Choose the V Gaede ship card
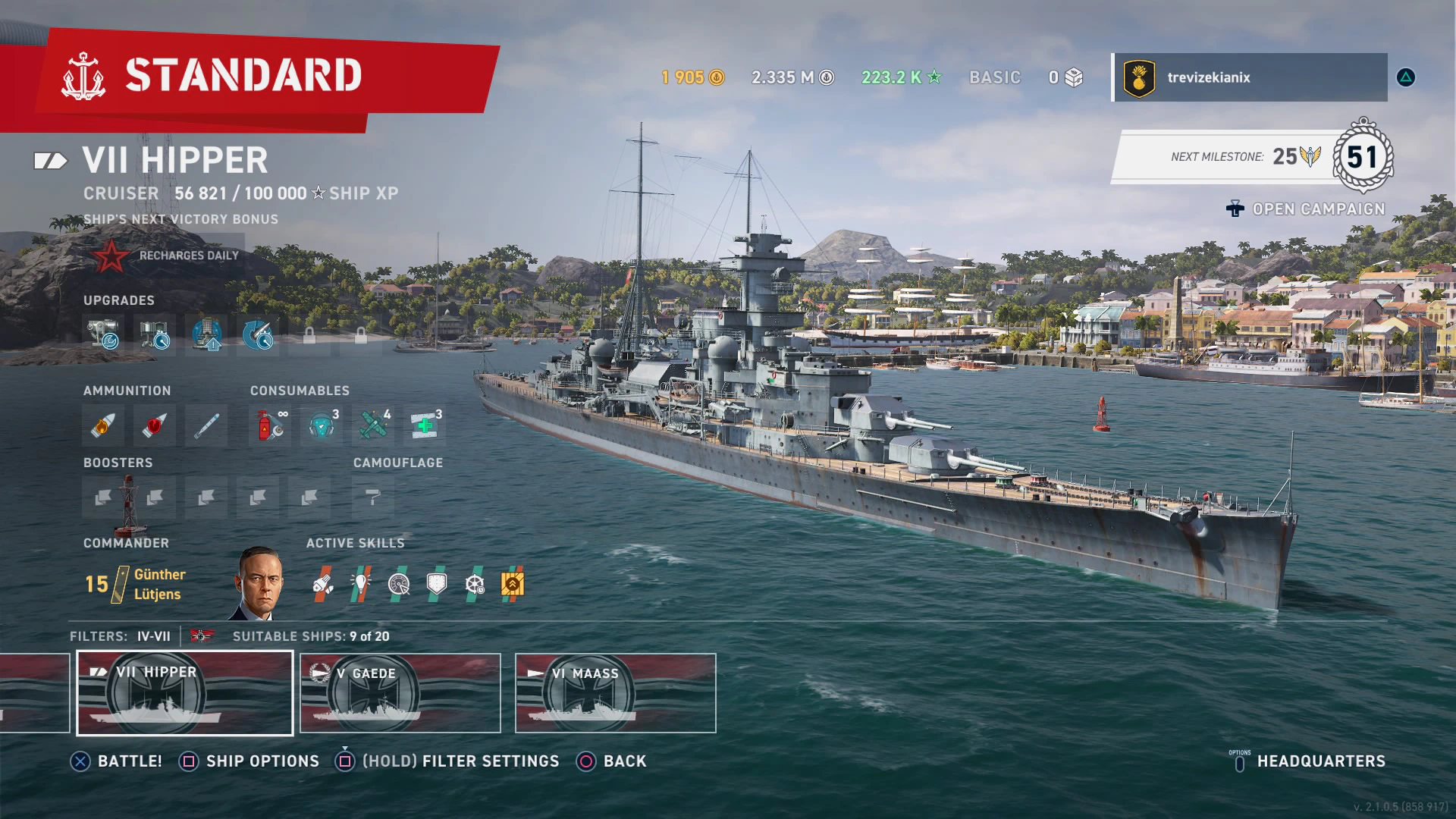This screenshot has height=819, width=1456. point(400,693)
